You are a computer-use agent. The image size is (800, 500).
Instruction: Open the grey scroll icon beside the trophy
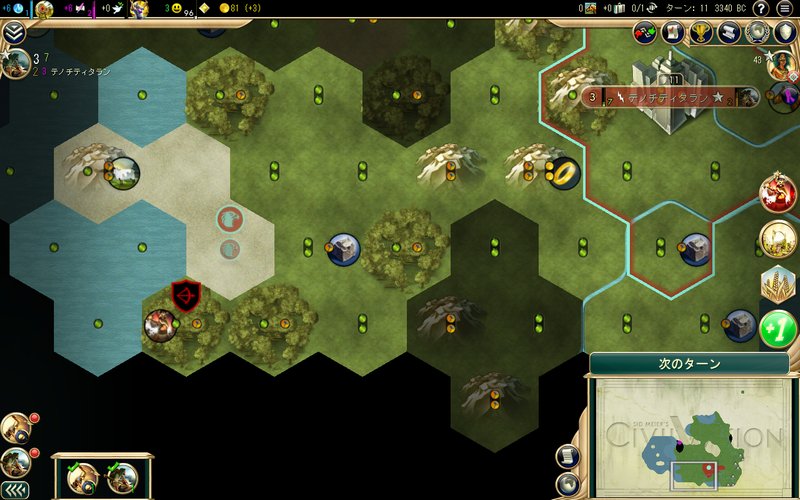point(729,34)
